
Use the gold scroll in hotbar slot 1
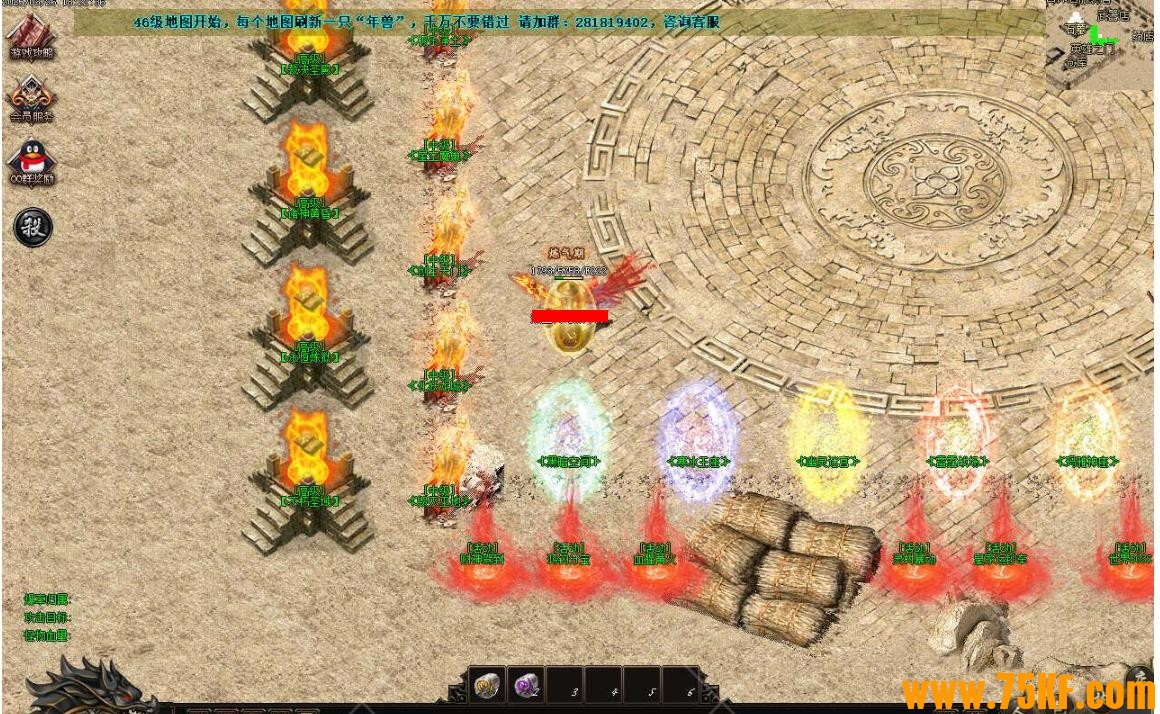(x=487, y=685)
